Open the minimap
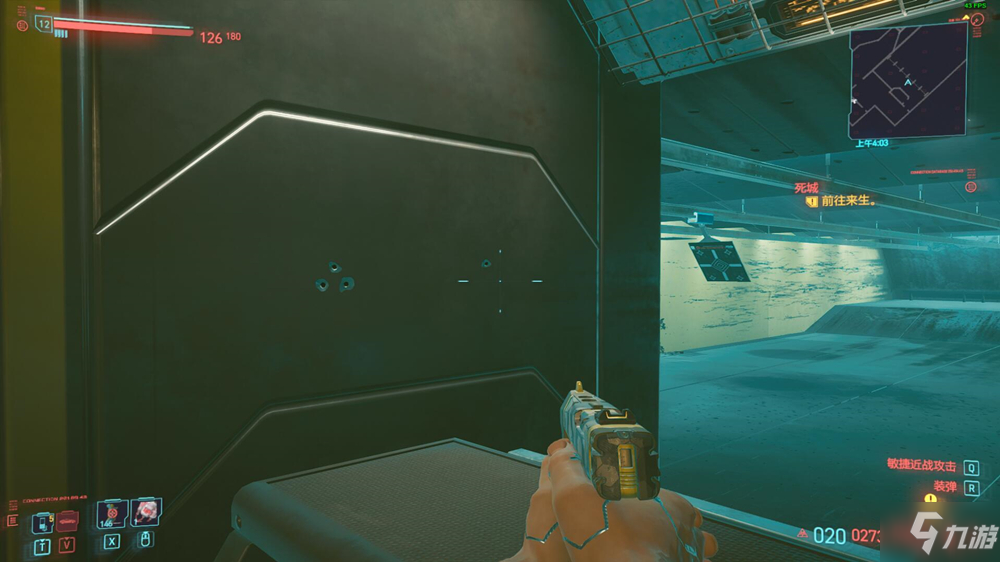 pos(908,81)
